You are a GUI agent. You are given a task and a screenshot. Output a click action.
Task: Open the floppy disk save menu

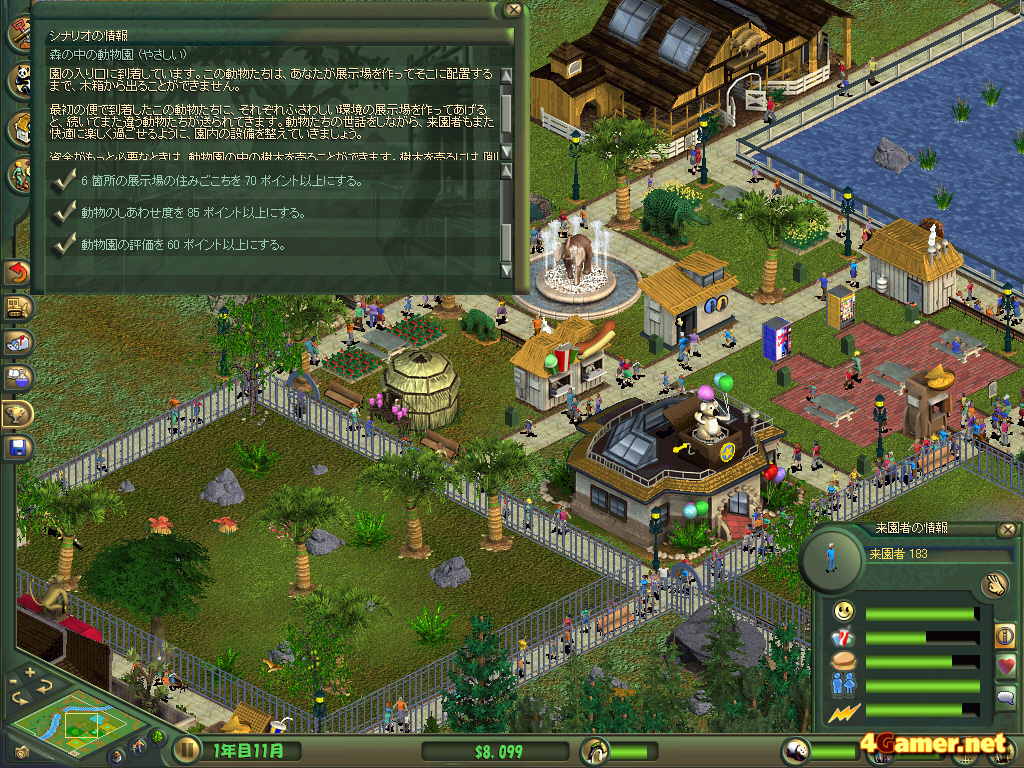pyautogui.click(x=17, y=447)
